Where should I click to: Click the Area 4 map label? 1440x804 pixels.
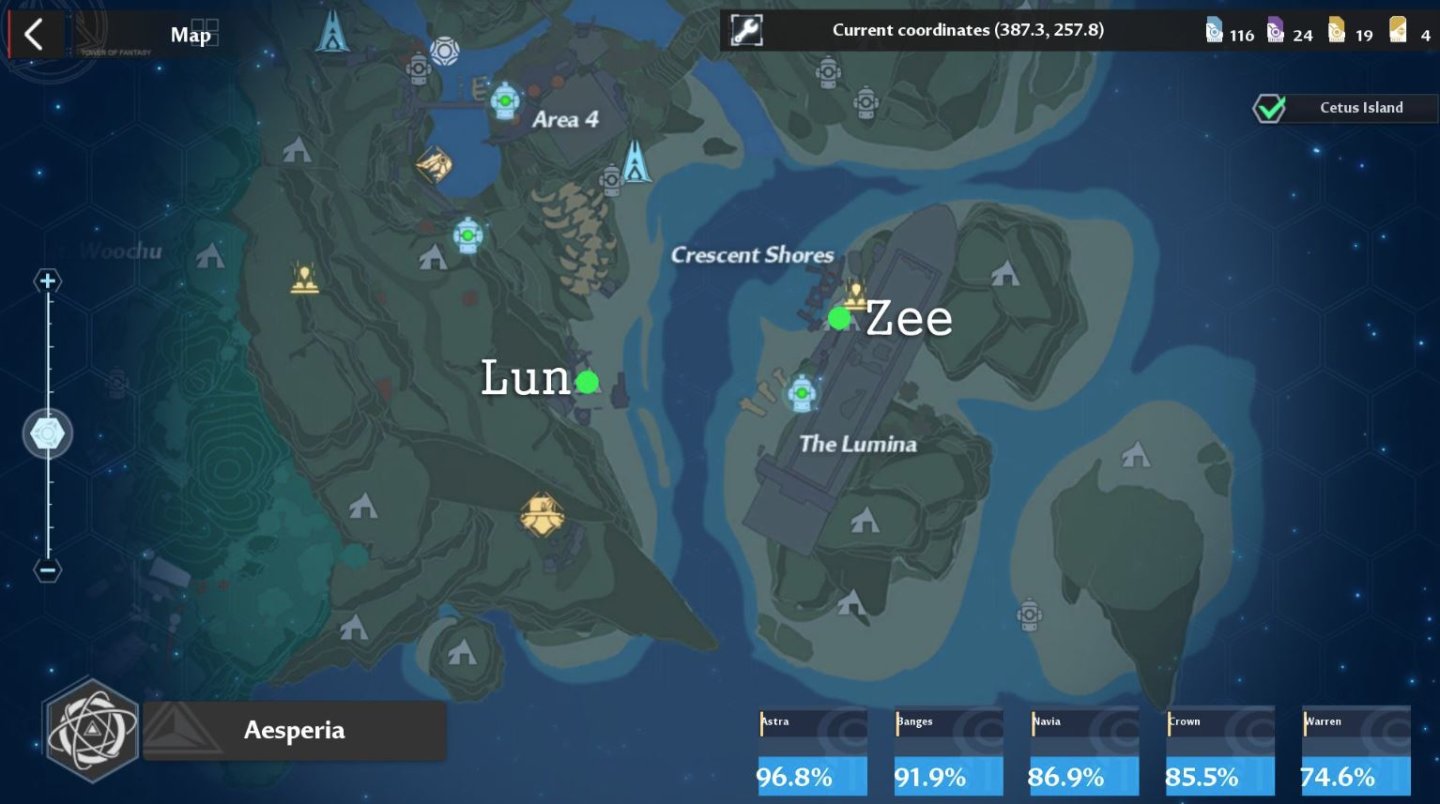click(x=565, y=120)
